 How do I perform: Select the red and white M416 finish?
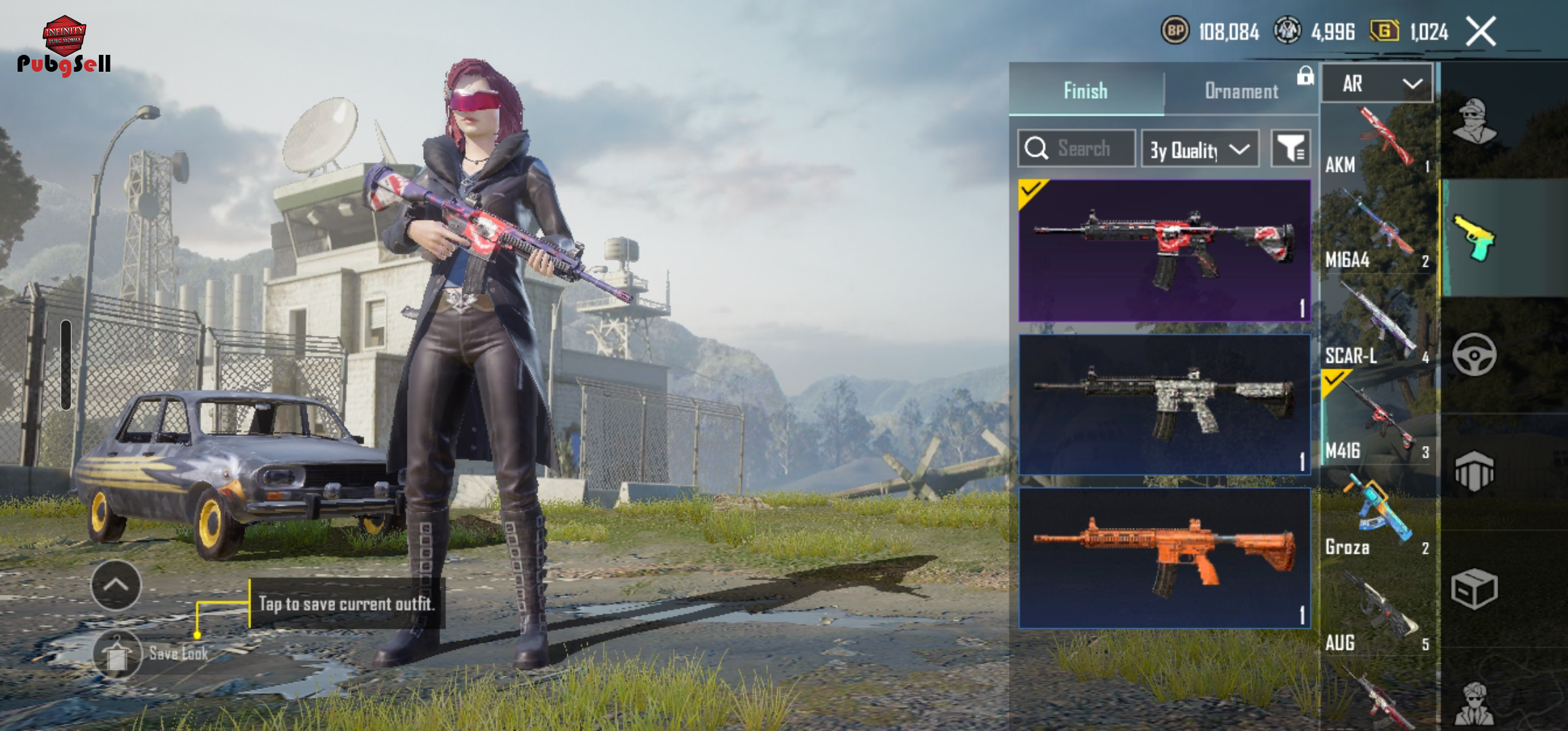click(1164, 250)
